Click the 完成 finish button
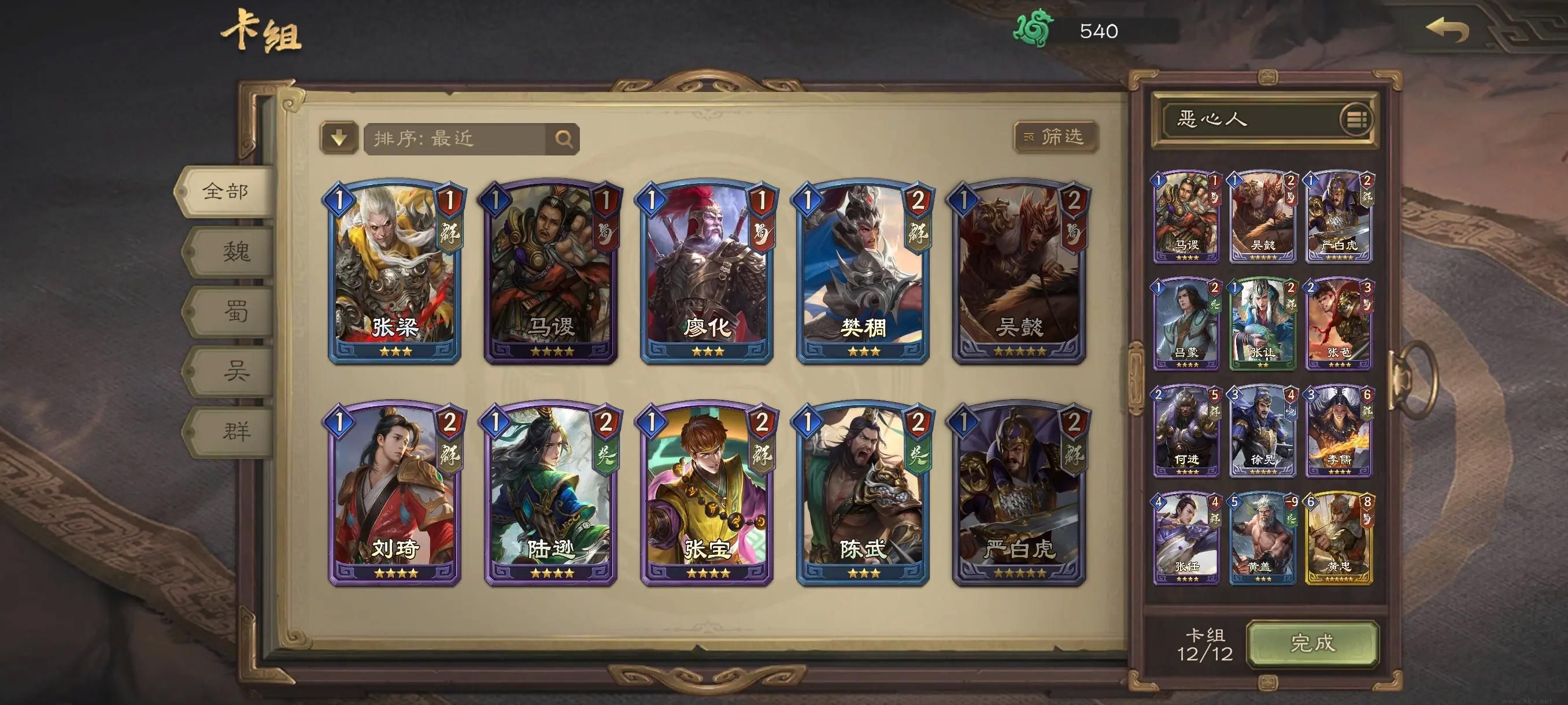1568x705 pixels. [1312, 644]
